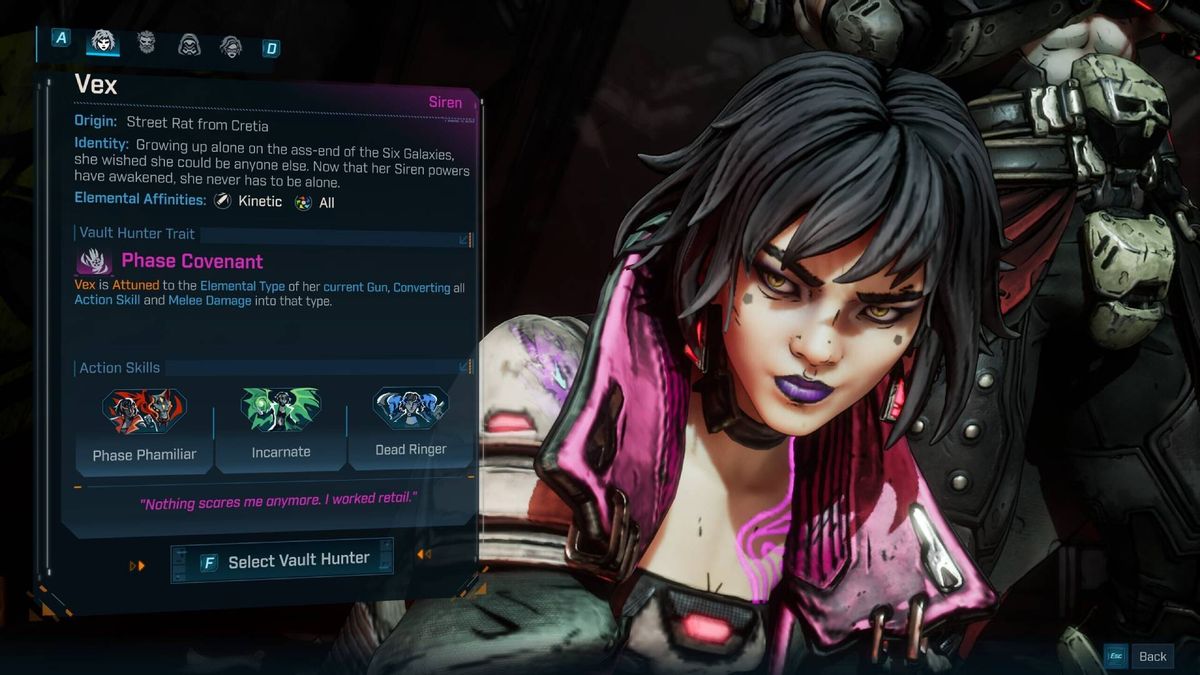This screenshot has width=1200, height=675.
Task: Switch to the Vex character portrait tab
Action: coord(103,41)
